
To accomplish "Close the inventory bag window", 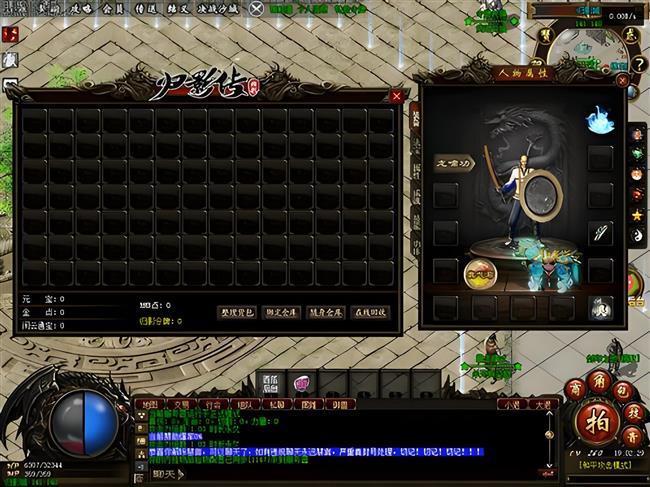I will tap(397, 96).
